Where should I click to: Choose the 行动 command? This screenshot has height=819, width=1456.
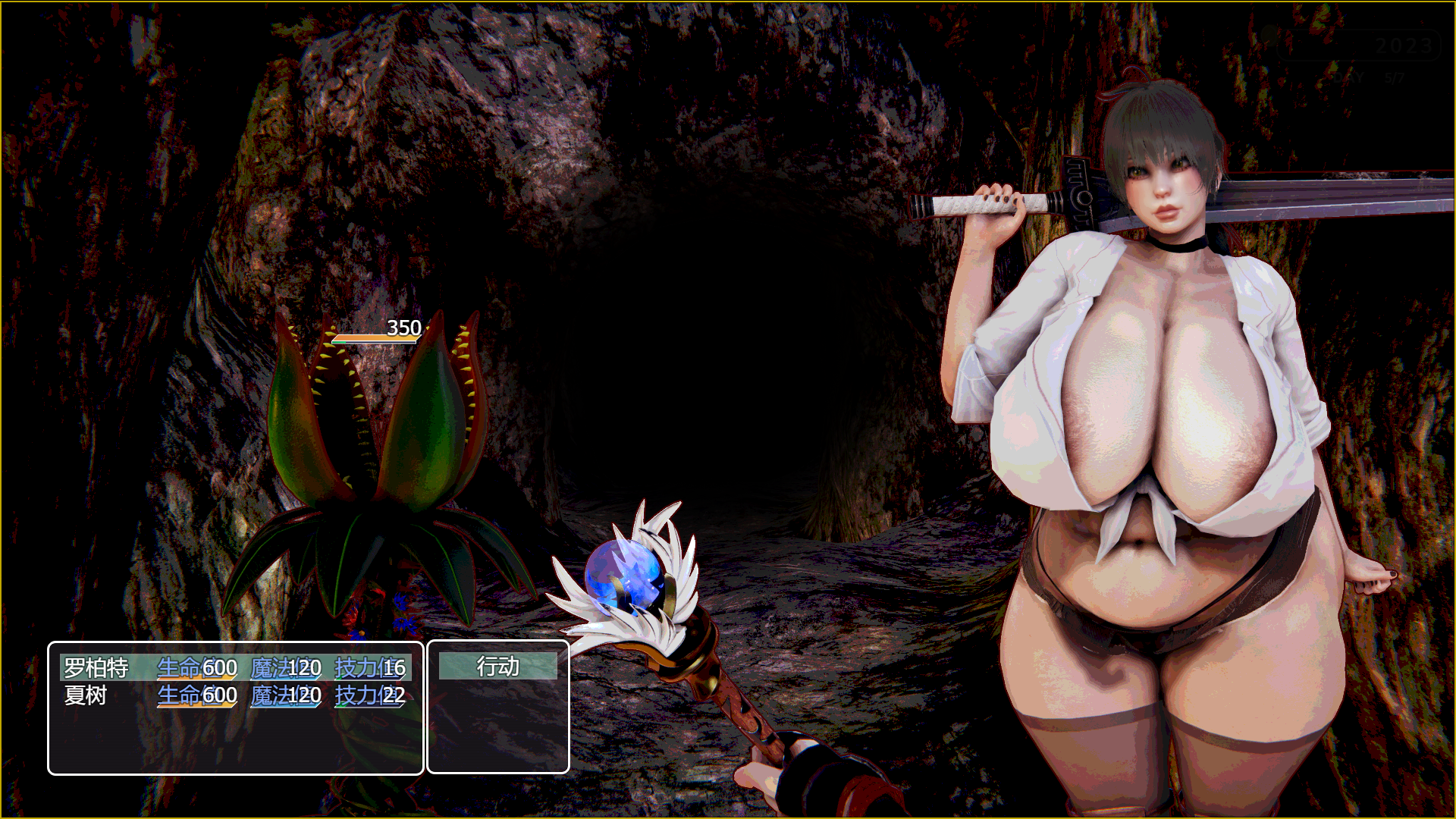[498, 667]
